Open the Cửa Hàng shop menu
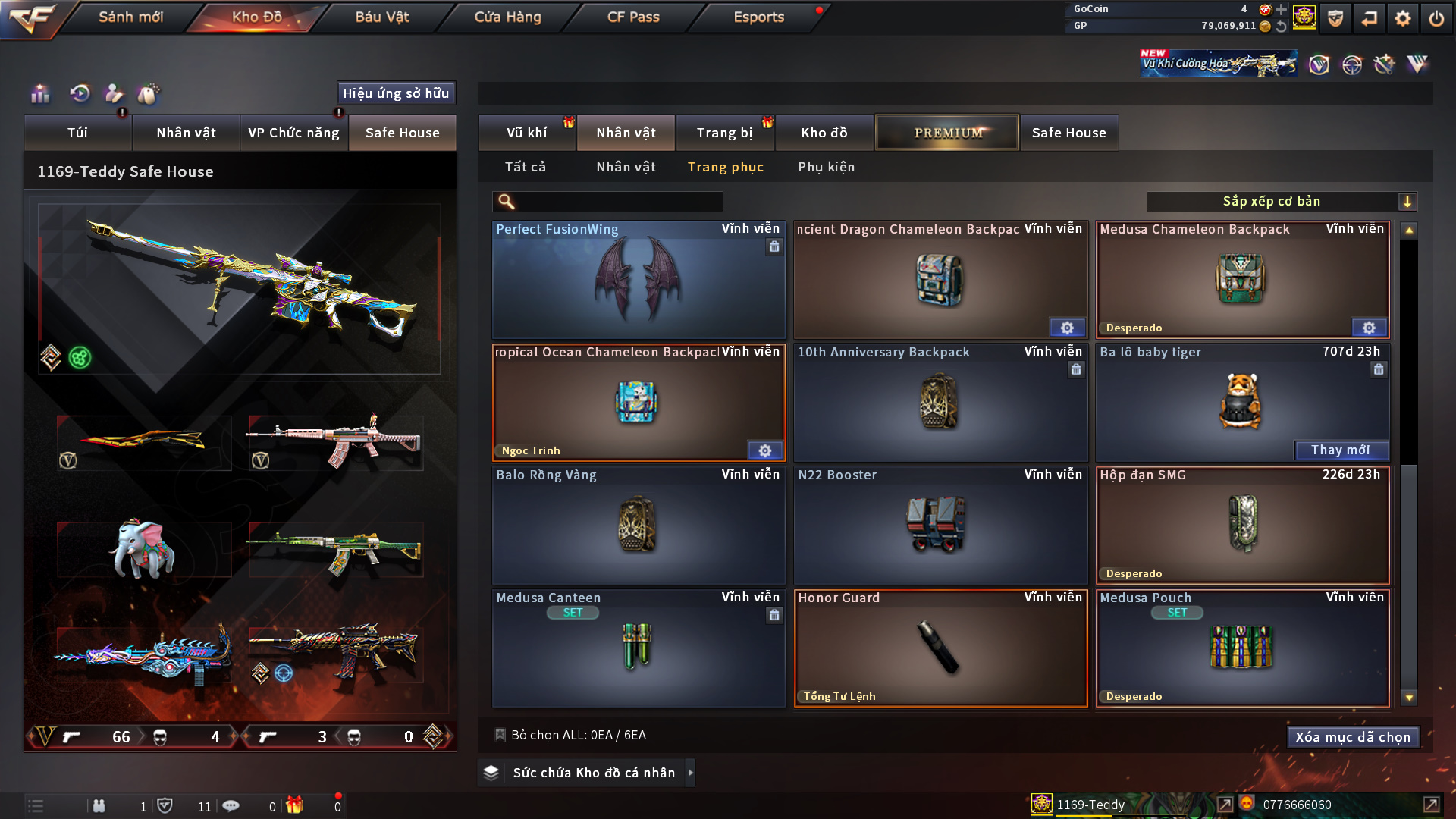Viewport: 1456px width, 819px height. [507, 17]
